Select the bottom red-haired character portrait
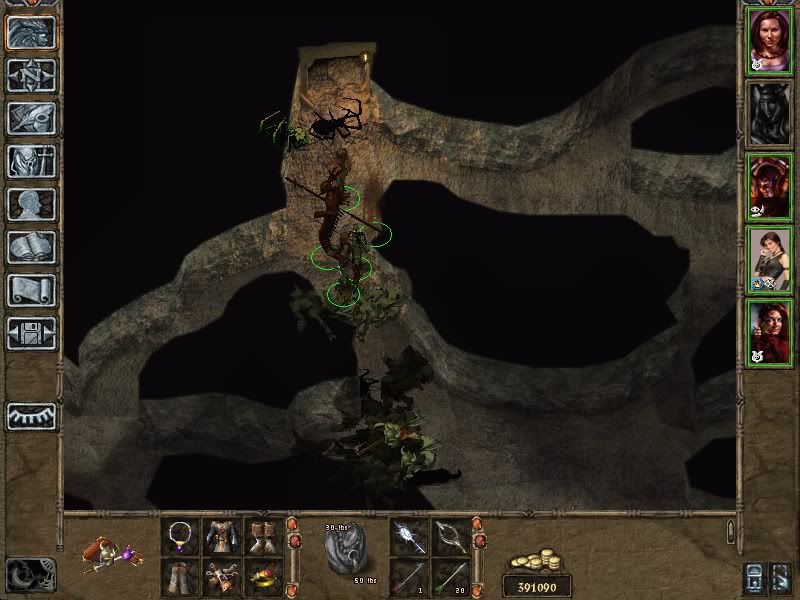 [x=769, y=333]
